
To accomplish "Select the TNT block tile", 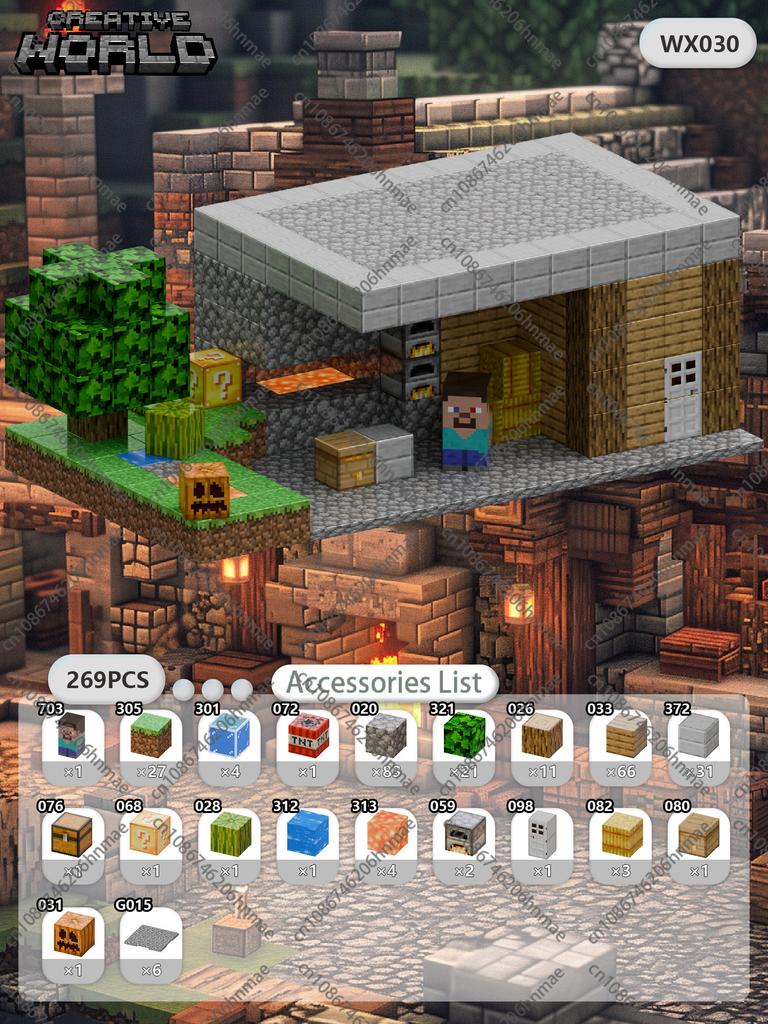I will 307,737.
